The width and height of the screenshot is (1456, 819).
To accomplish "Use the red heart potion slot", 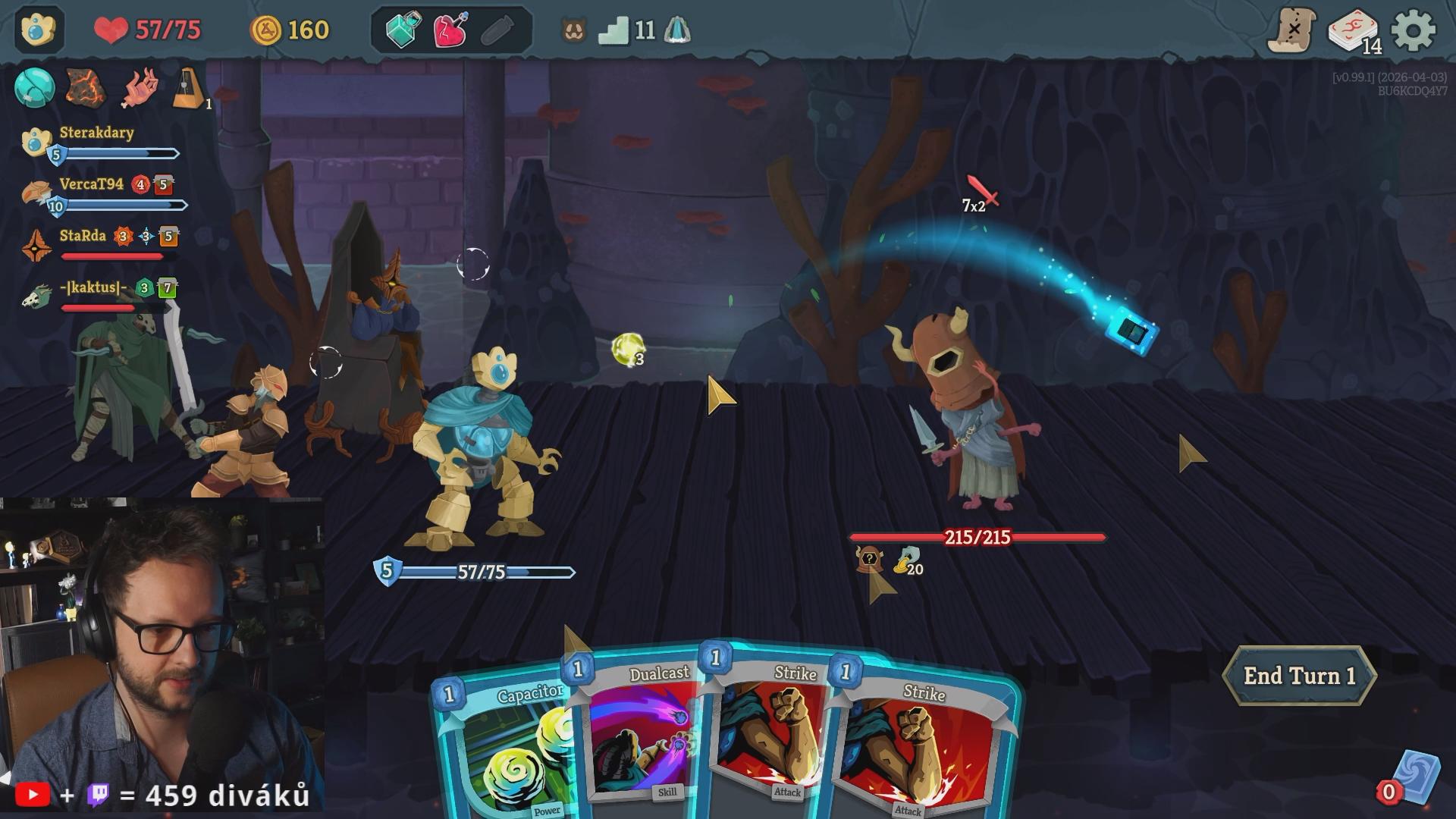I will (450, 30).
